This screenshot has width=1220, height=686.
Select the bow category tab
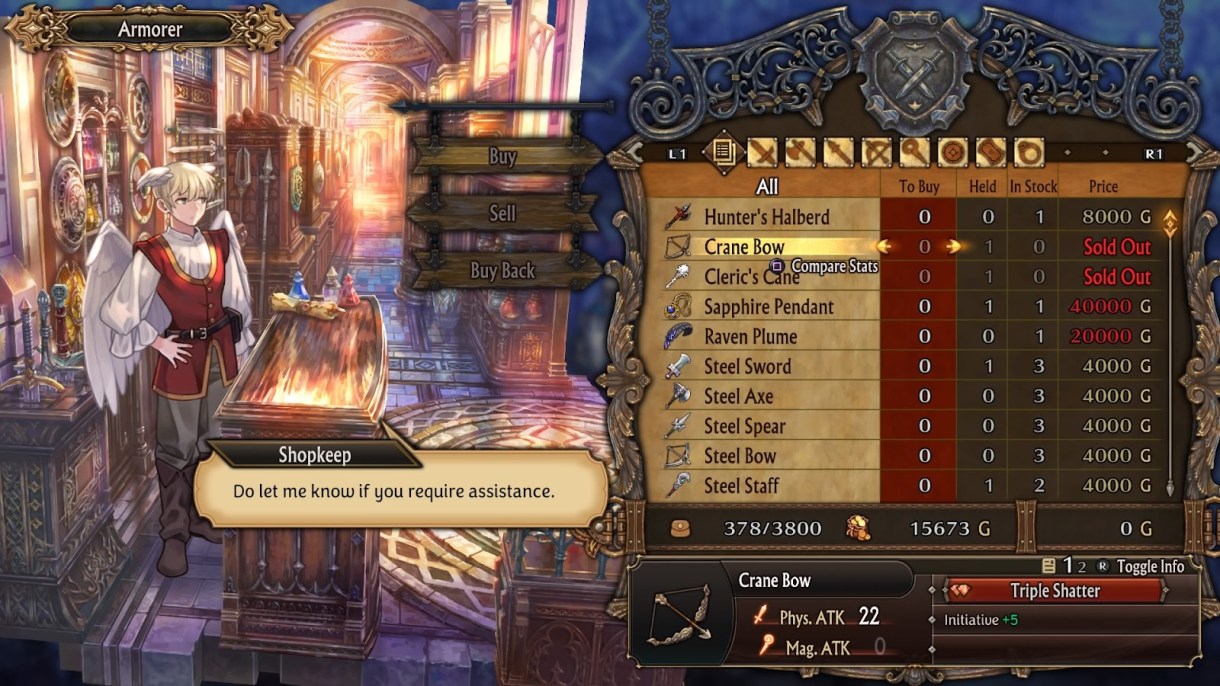[877, 153]
